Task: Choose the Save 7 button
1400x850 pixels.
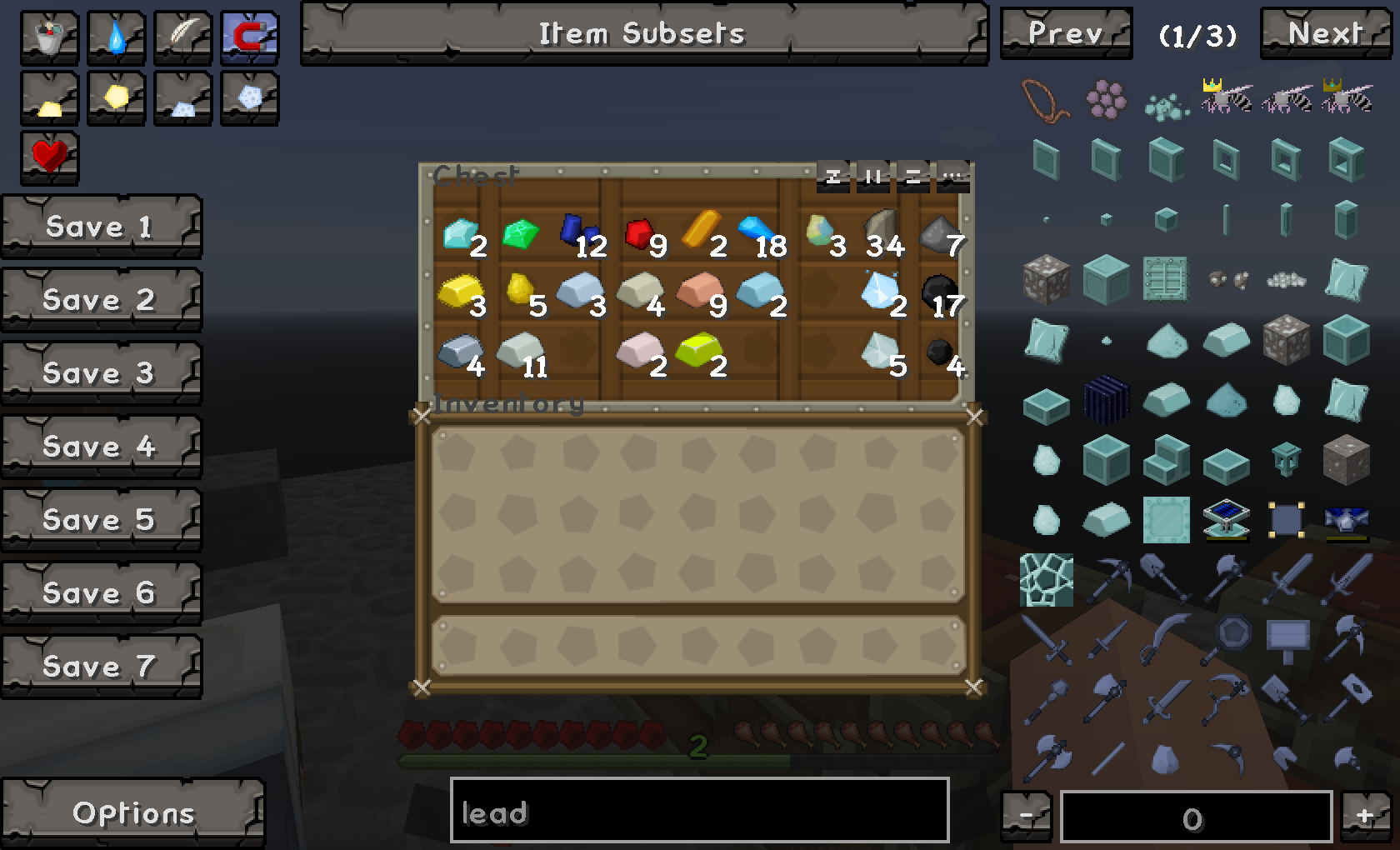Action: (101, 667)
